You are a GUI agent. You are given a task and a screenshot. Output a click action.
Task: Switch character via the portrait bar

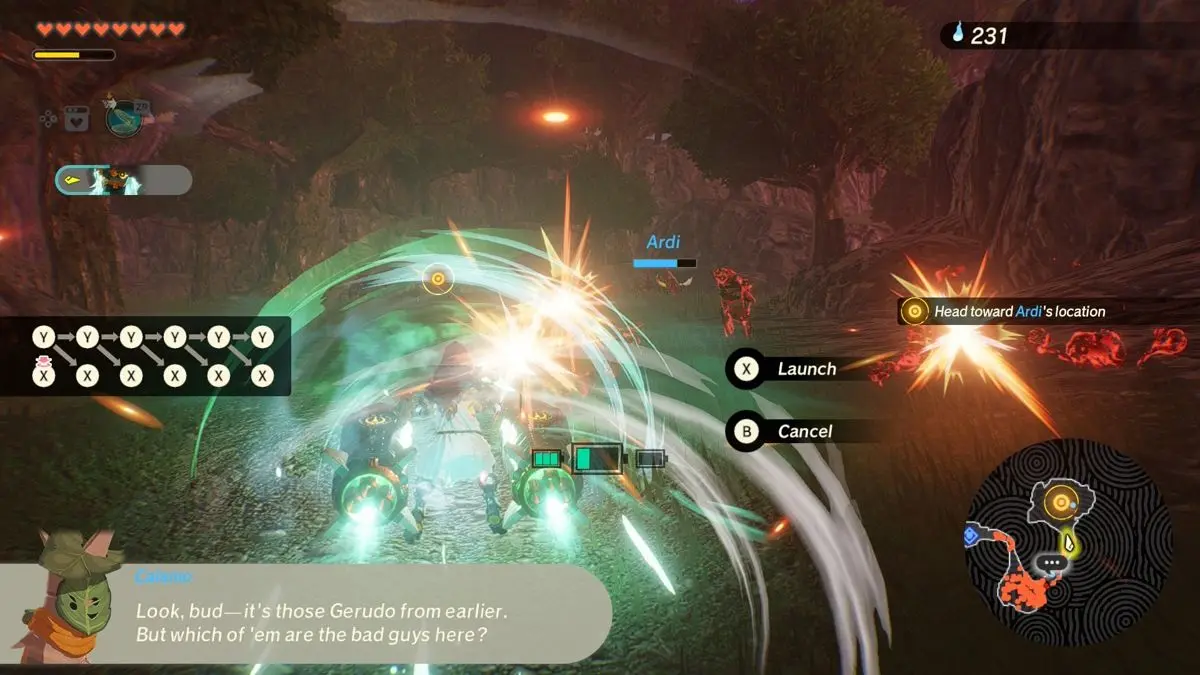[x=124, y=180]
